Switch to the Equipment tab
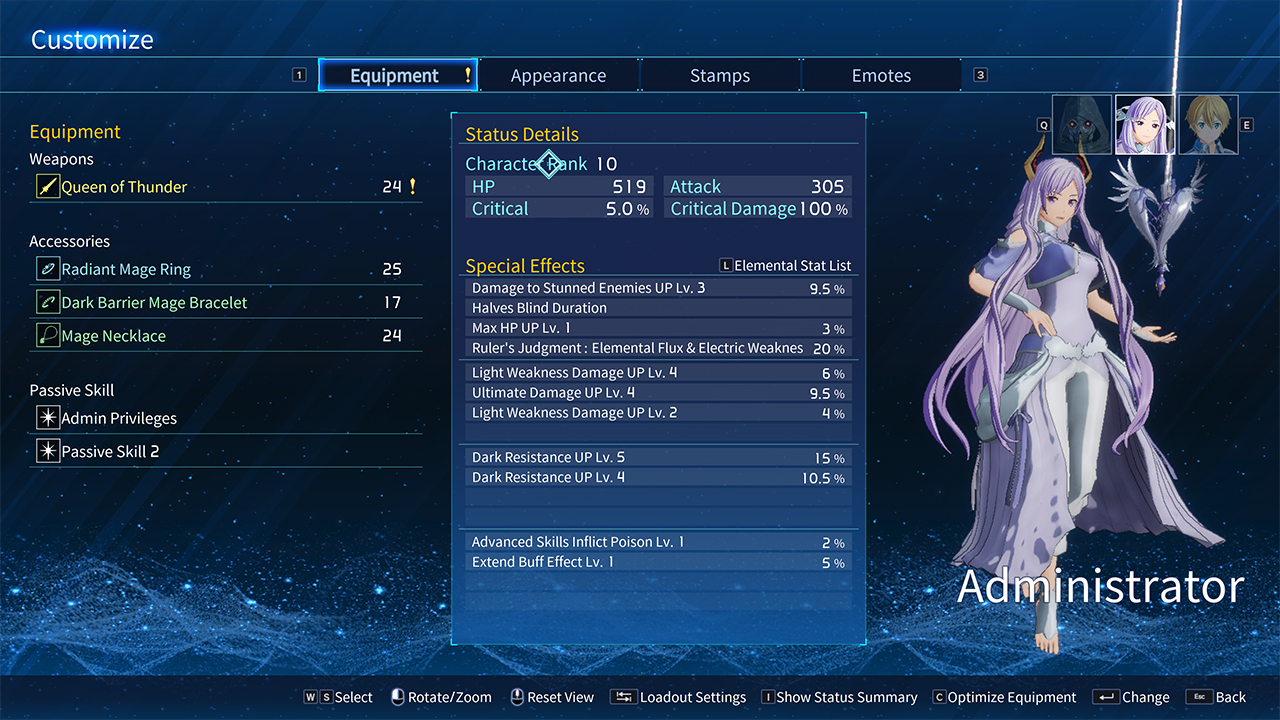 [398, 76]
